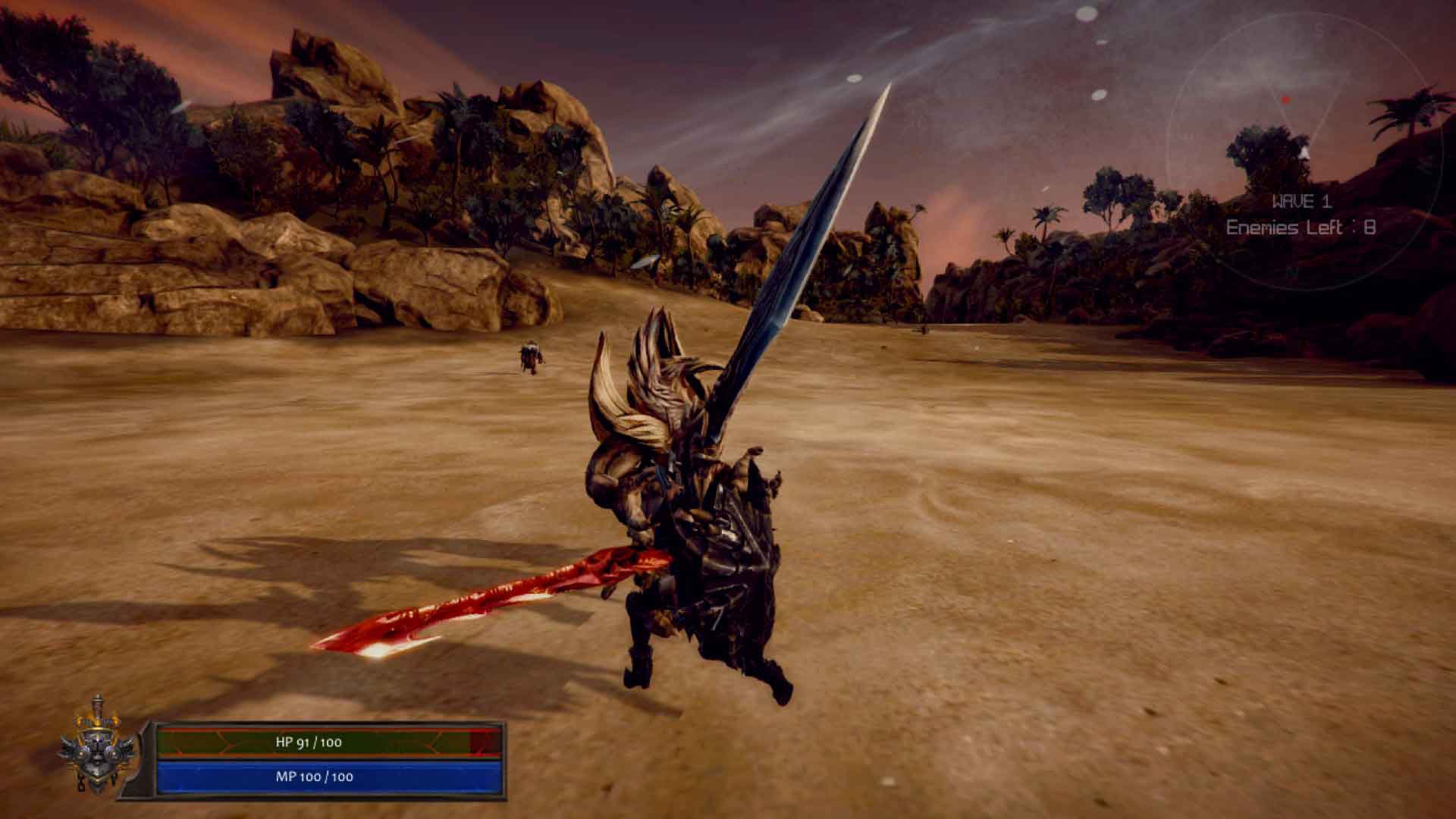
Task: Click the golden crown atop the emblem
Action: pyautogui.click(x=95, y=720)
